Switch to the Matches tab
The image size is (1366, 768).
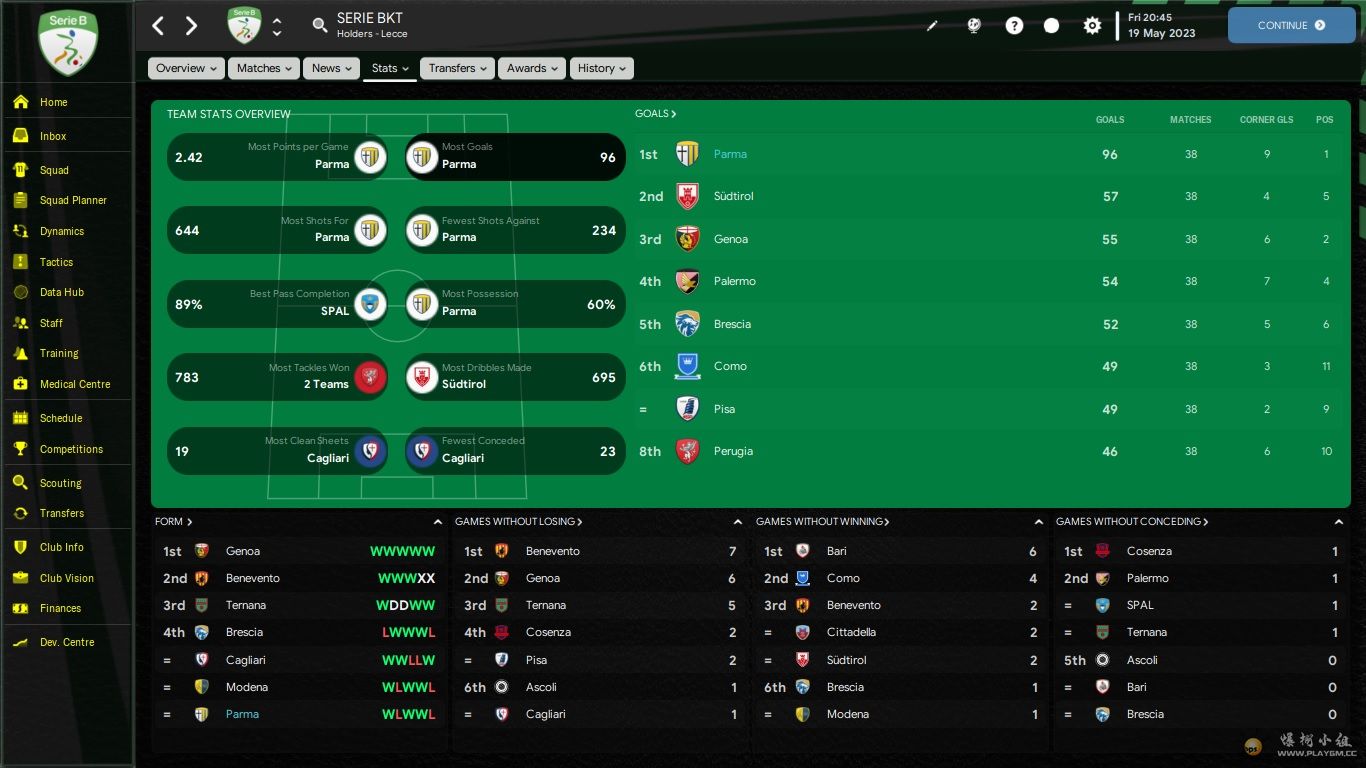pyautogui.click(x=264, y=68)
